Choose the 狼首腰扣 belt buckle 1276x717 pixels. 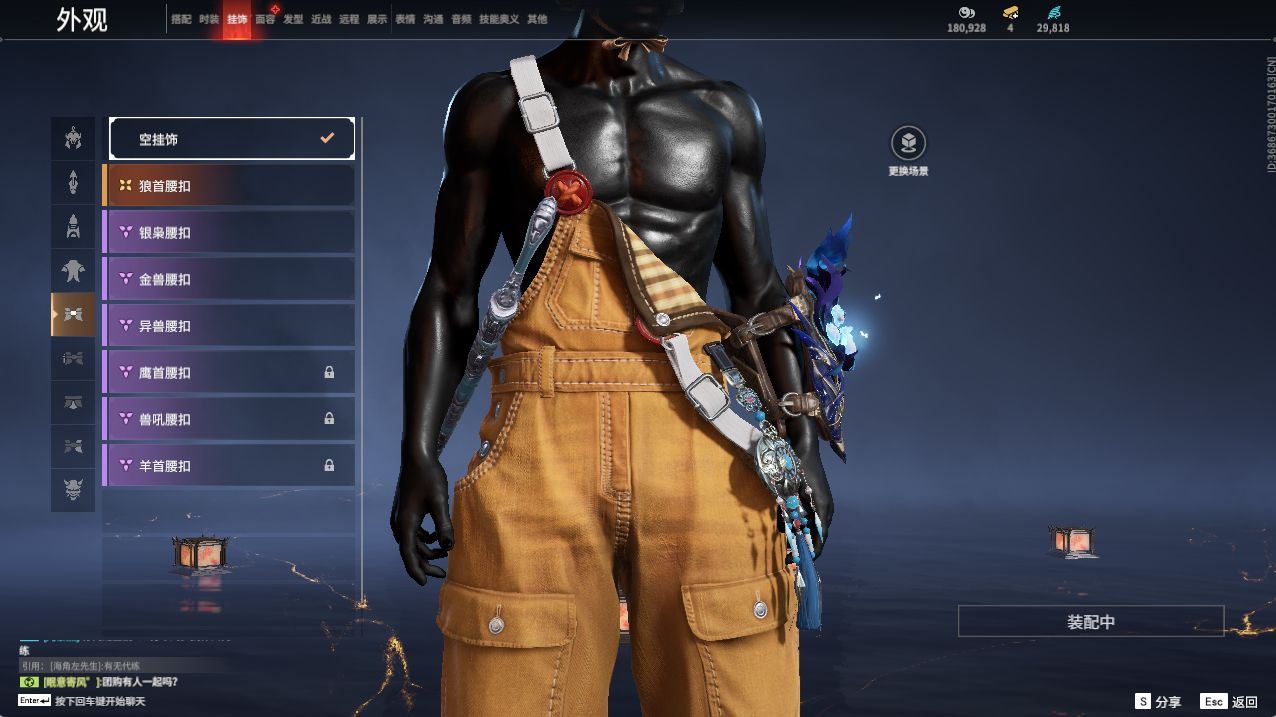[229, 186]
